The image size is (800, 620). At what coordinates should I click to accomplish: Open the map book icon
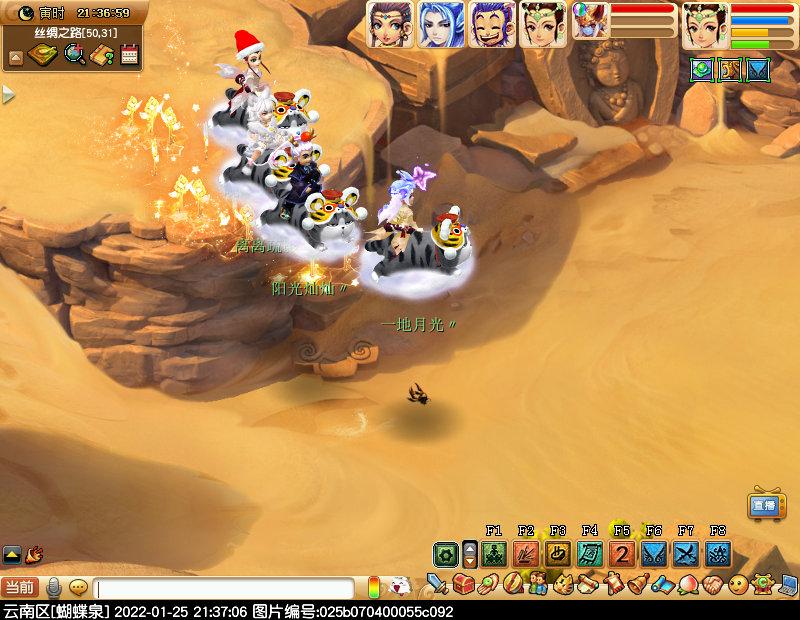coord(42,56)
